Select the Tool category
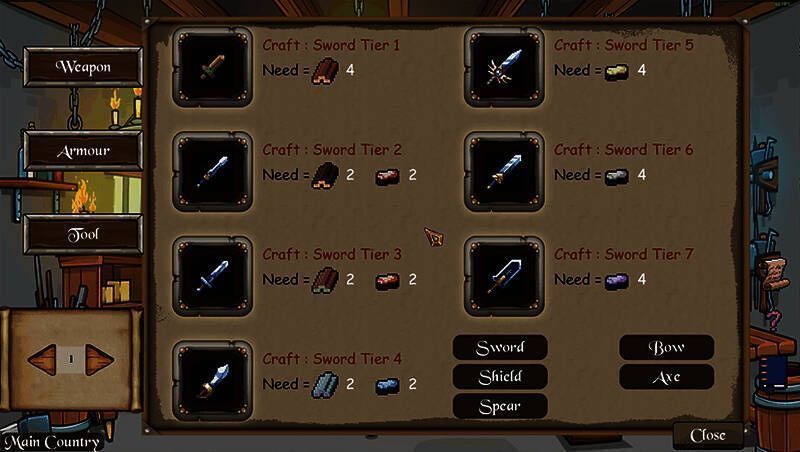This screenshot has height=452, width=800. click(83, 234)
